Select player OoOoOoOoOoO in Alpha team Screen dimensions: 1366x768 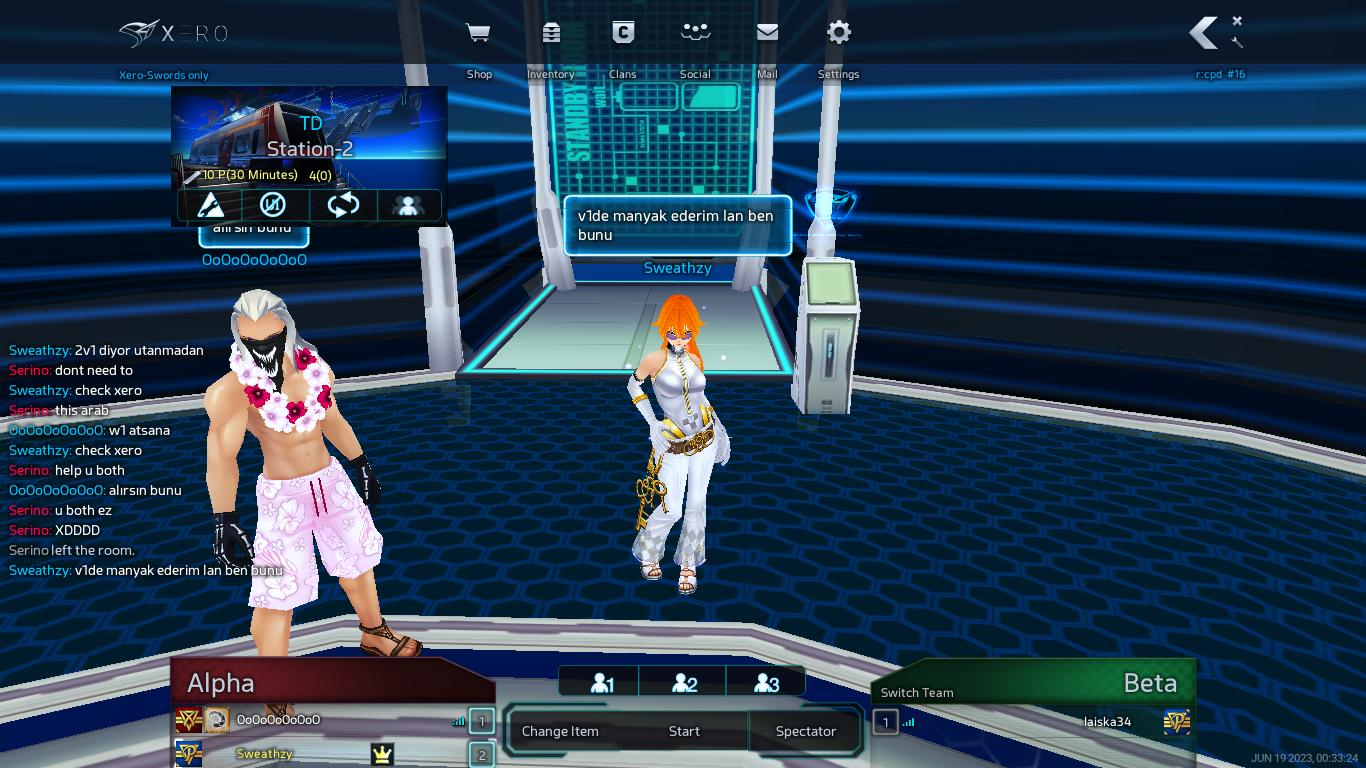(278, 720)
